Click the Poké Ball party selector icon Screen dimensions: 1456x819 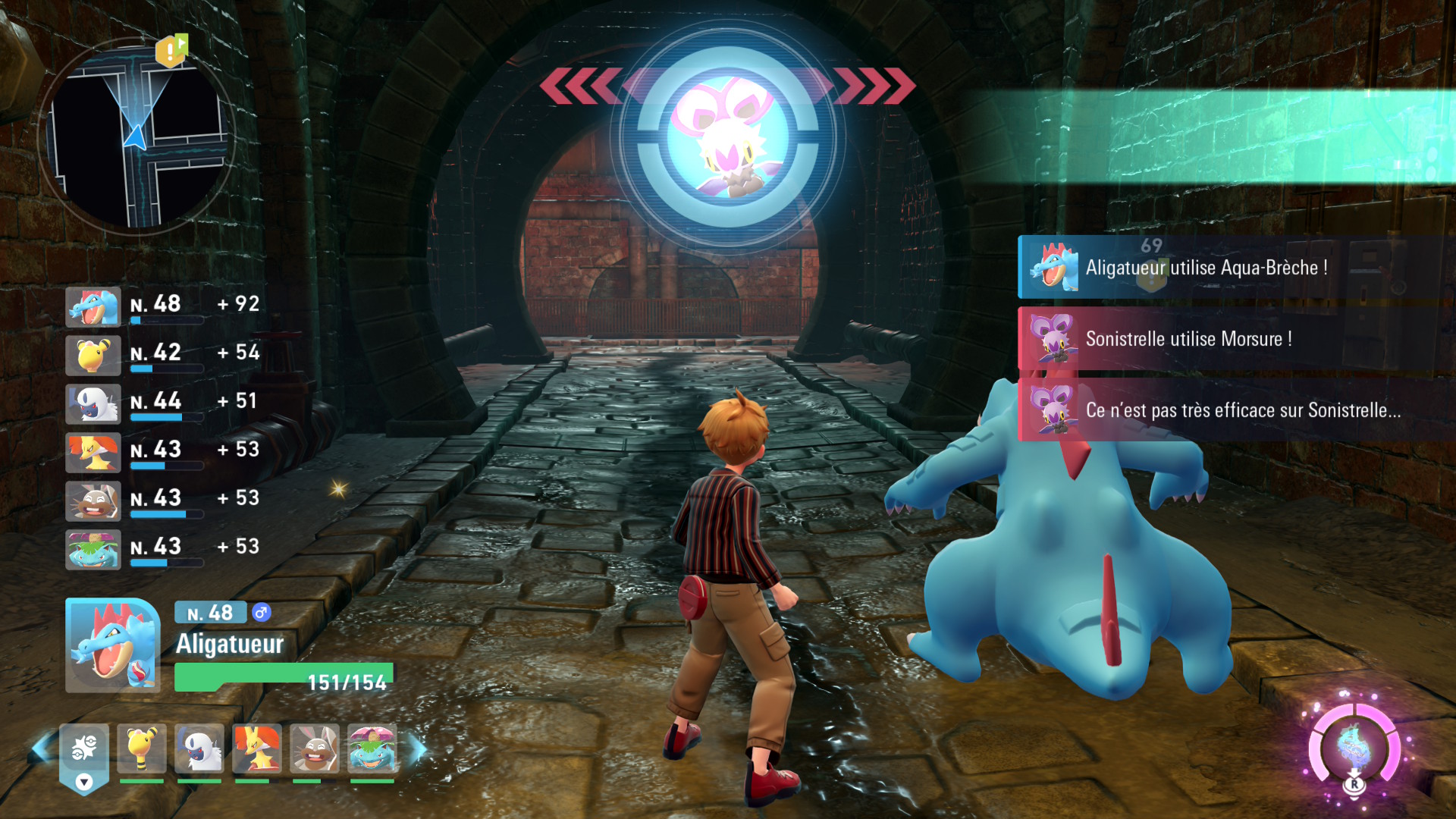84,752
